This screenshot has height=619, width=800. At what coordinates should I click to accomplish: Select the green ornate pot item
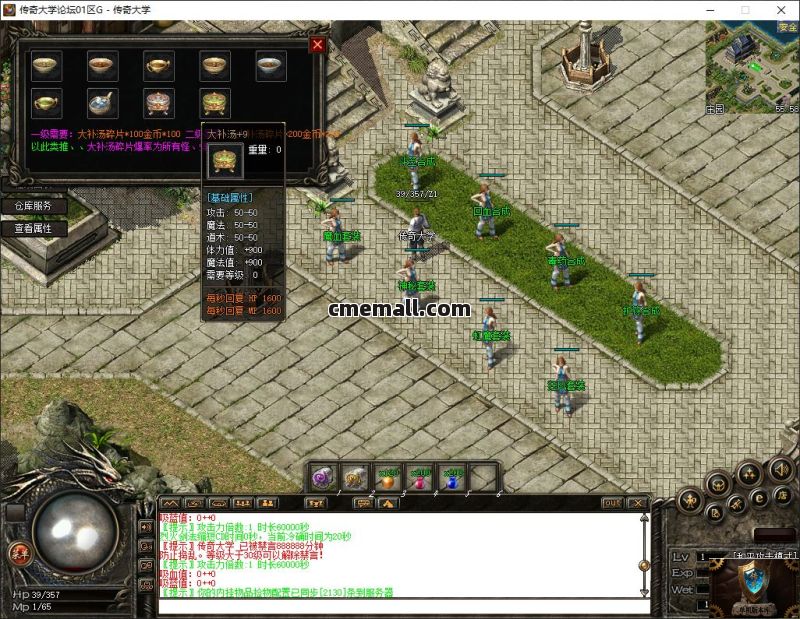pyautogui.click(x=213, y=102)
